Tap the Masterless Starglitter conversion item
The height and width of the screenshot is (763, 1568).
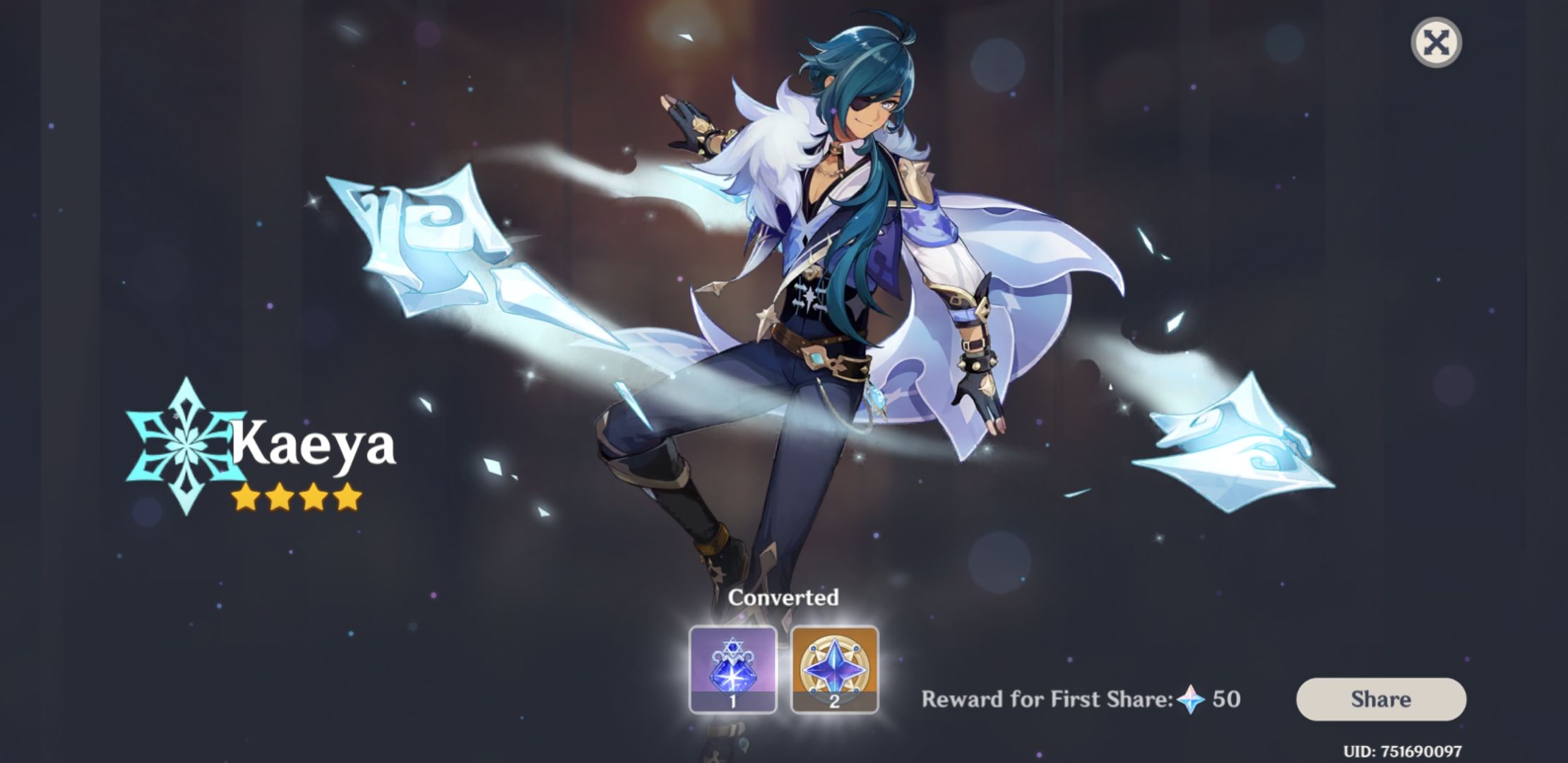click(x=833, y=668)
